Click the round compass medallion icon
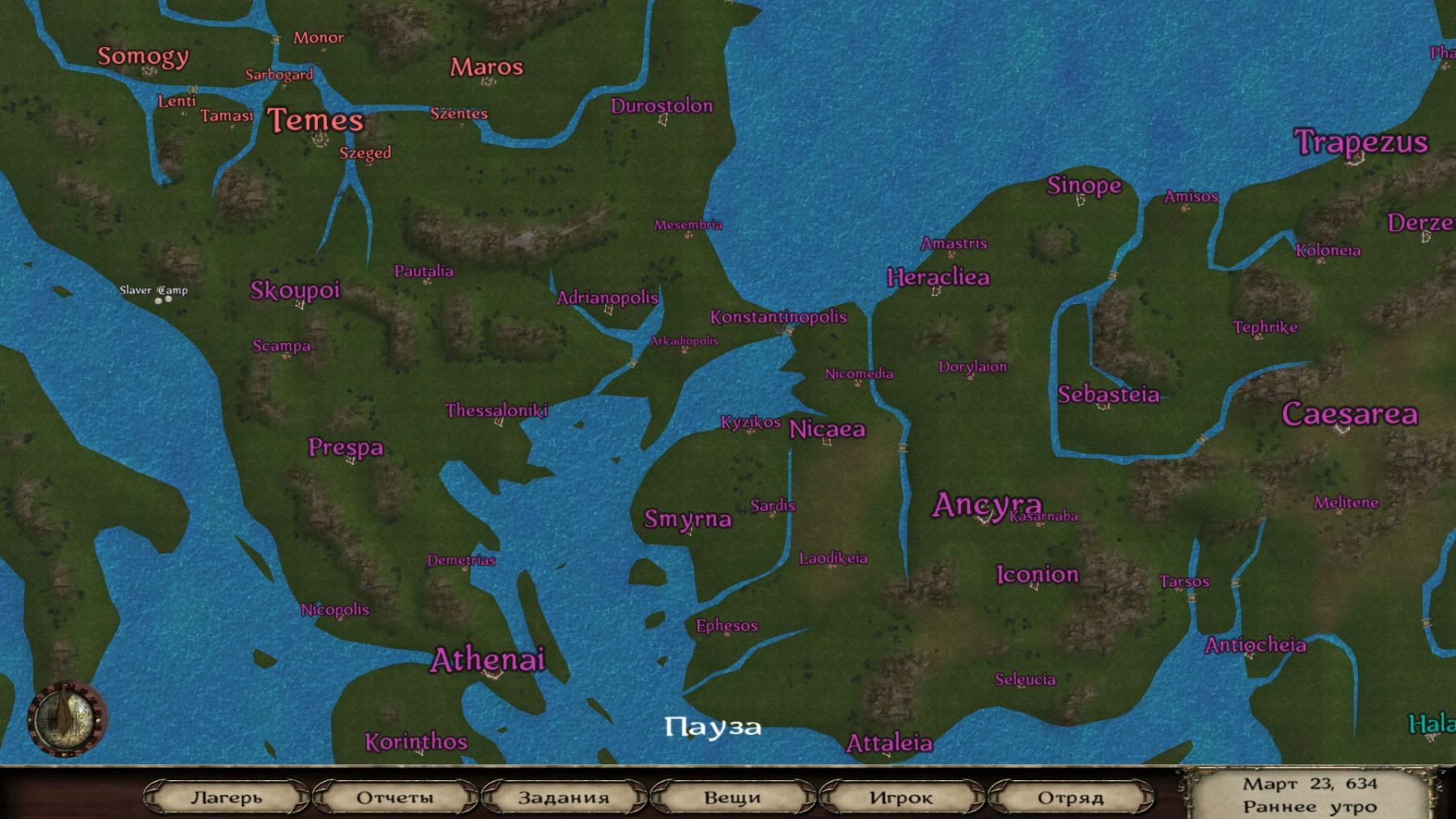 click(x=67, y=719)
